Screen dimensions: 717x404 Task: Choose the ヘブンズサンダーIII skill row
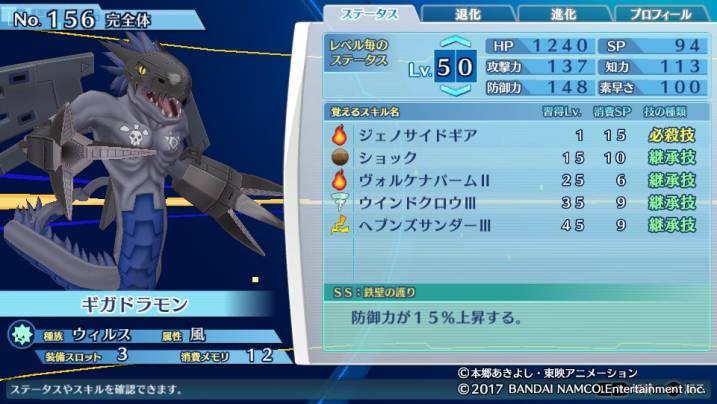[x=512, y=226]
